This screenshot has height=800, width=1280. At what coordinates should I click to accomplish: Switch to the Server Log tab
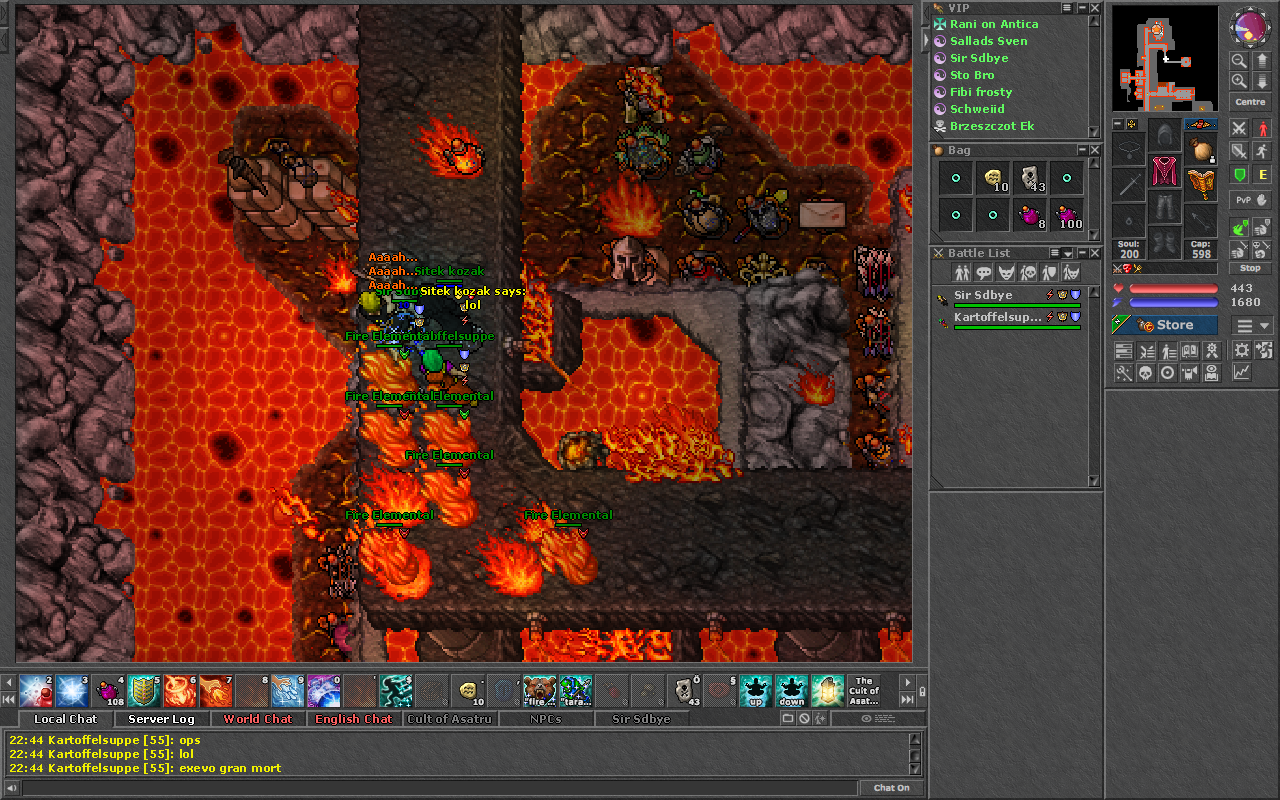pos(161,719)
